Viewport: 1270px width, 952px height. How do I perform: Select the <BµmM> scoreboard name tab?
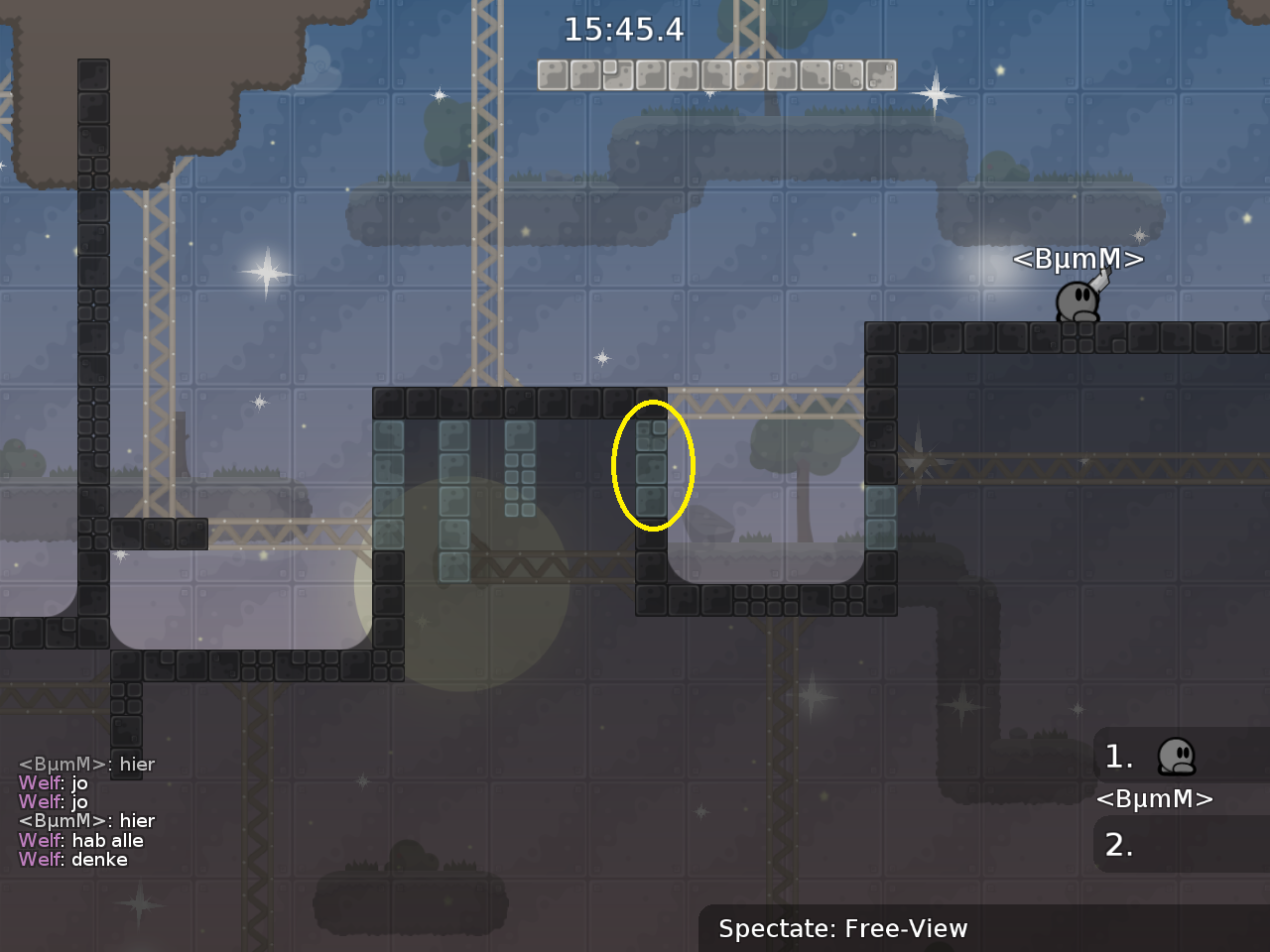click(1154, 799)
